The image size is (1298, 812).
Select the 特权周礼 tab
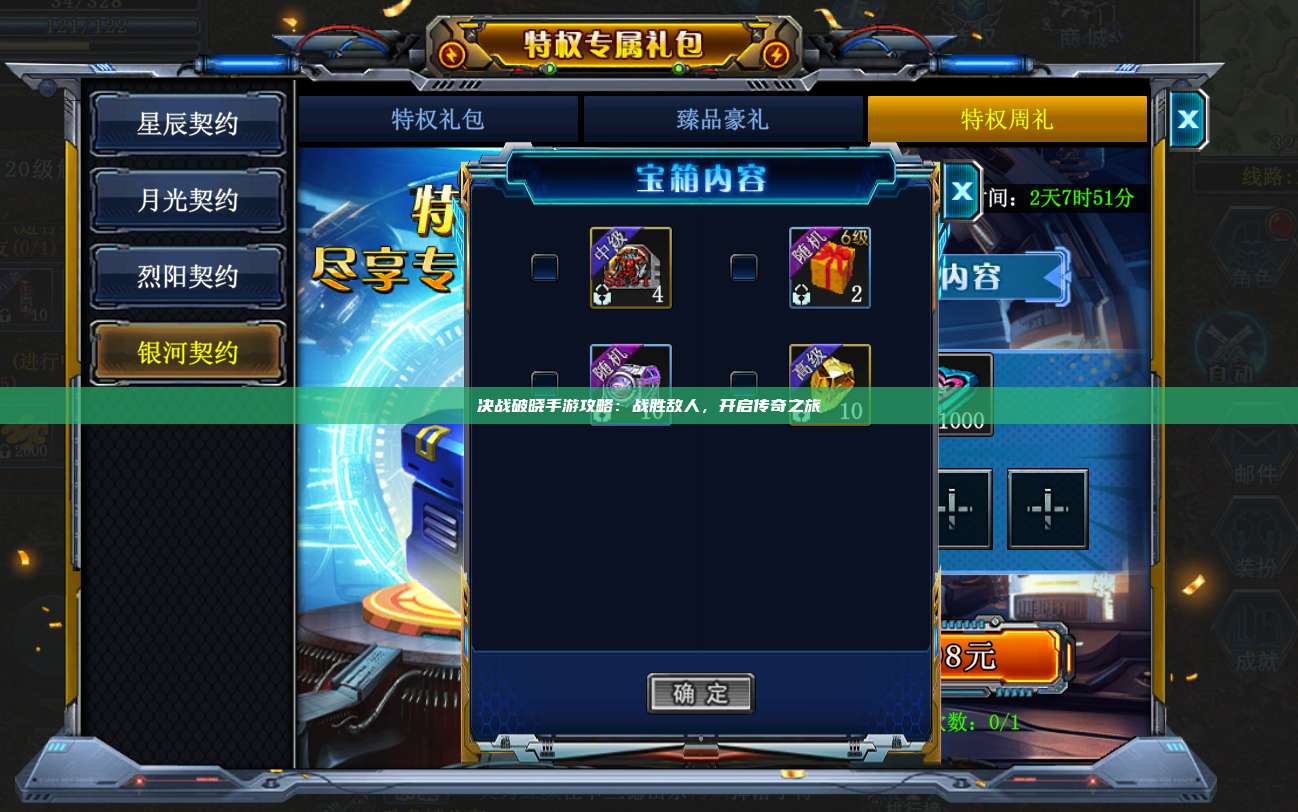pos(1006,120)
